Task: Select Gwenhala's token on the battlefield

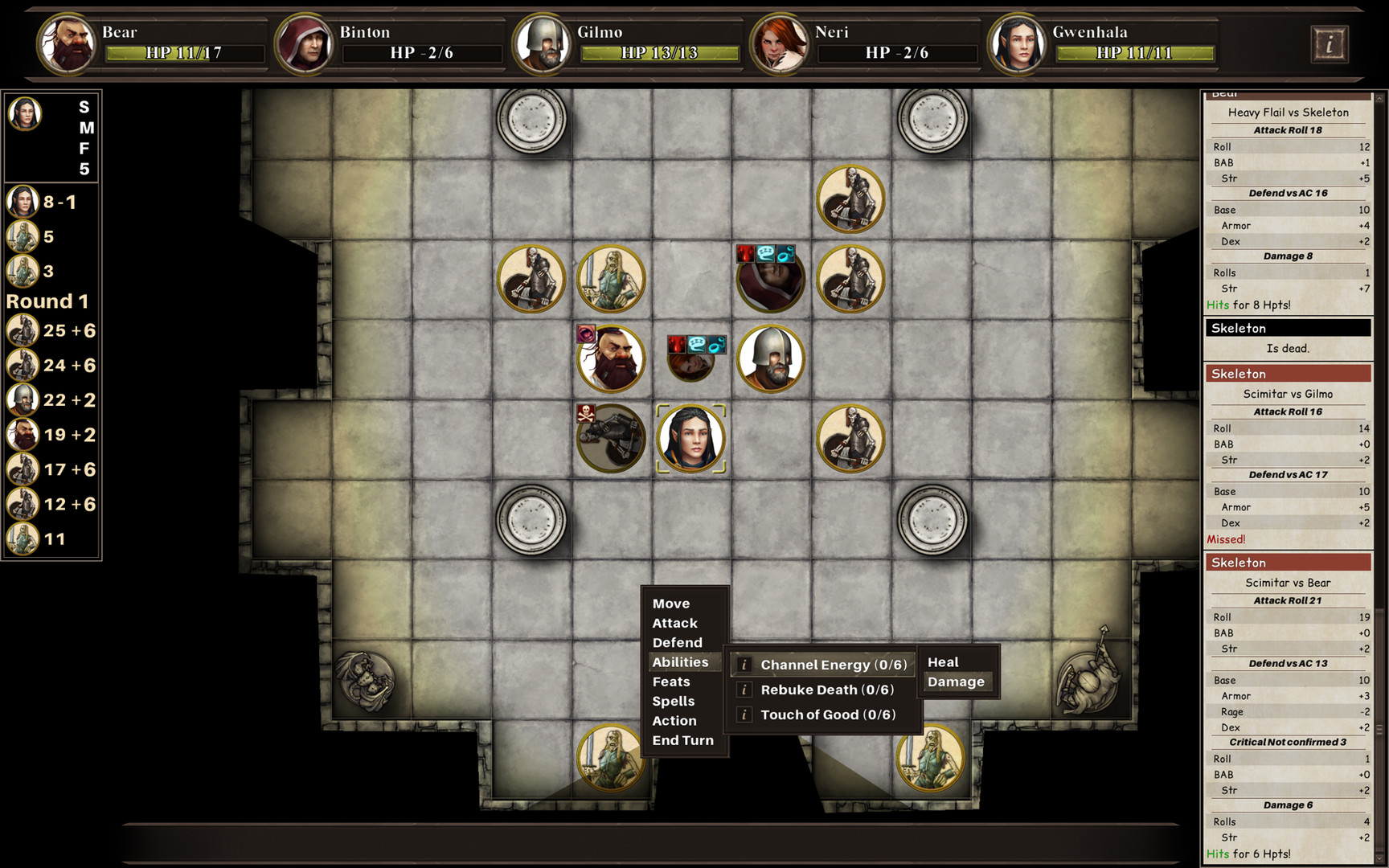Action: click(690, 438)
